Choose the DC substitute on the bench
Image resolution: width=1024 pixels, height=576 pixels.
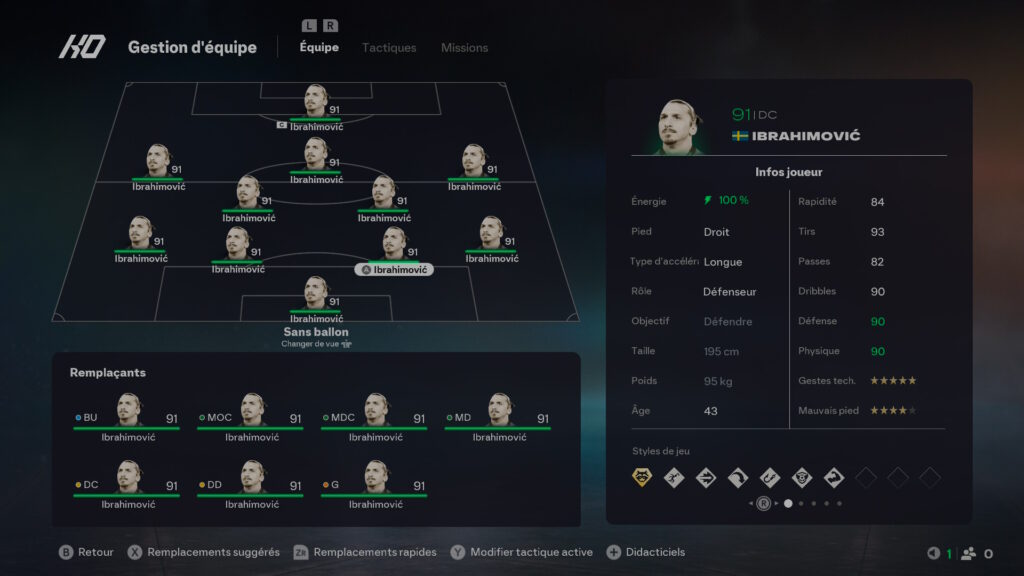pos(127,484)
